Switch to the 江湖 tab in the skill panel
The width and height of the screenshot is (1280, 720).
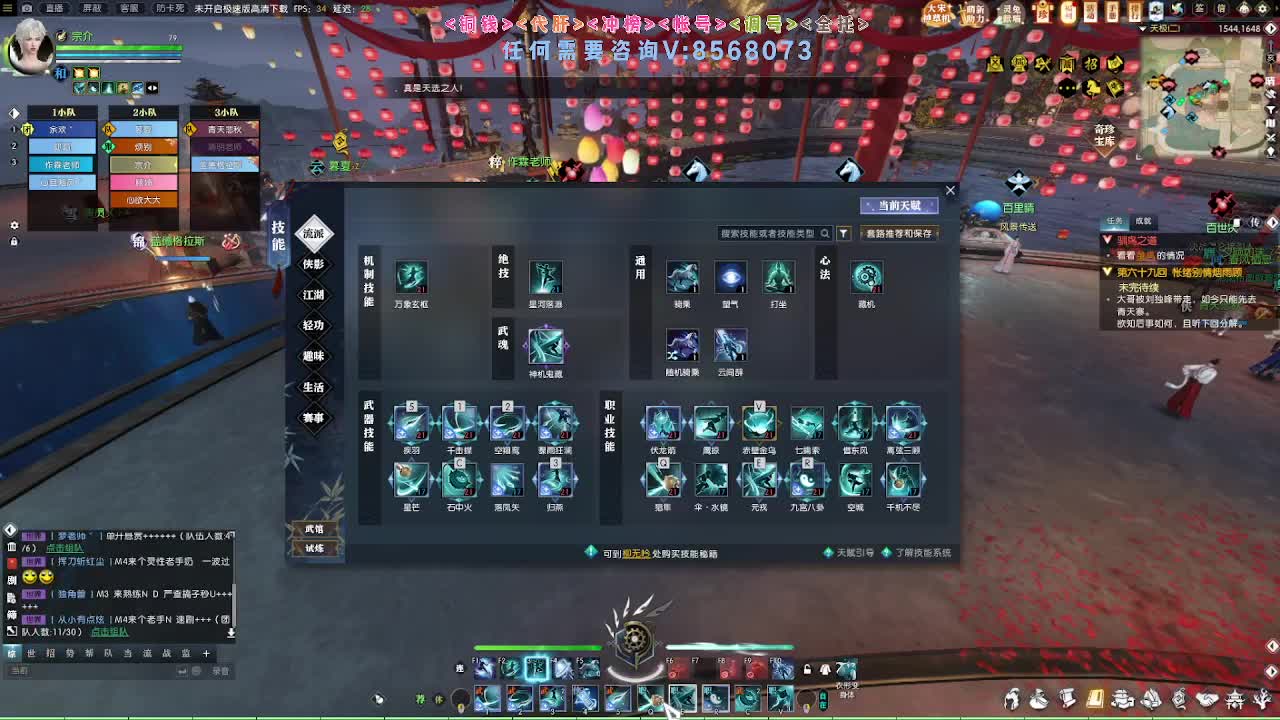coord(313,295)
